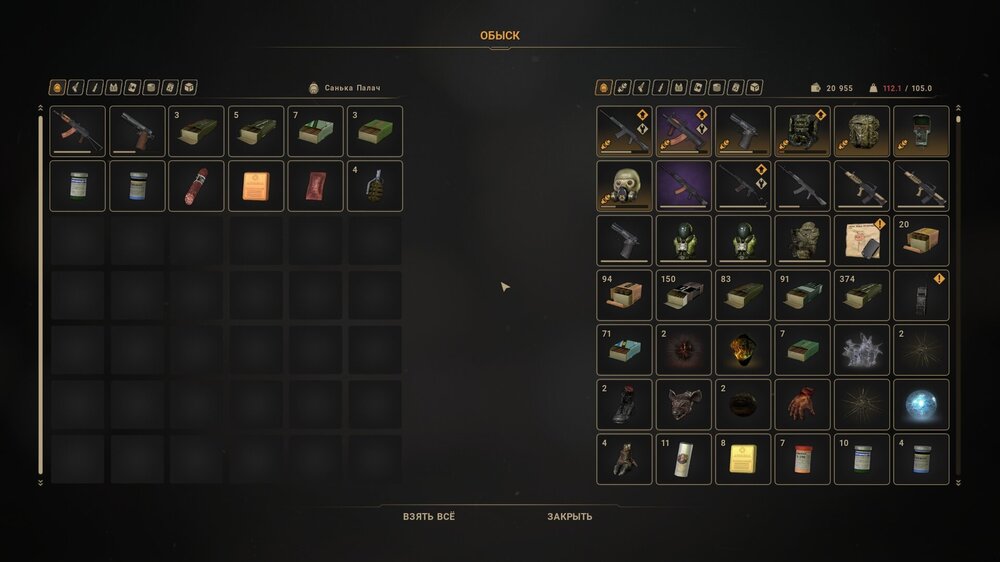Select the quest note with exclamation mark
This screenshot has width=1000, height=562.
(x=862, y=241)
